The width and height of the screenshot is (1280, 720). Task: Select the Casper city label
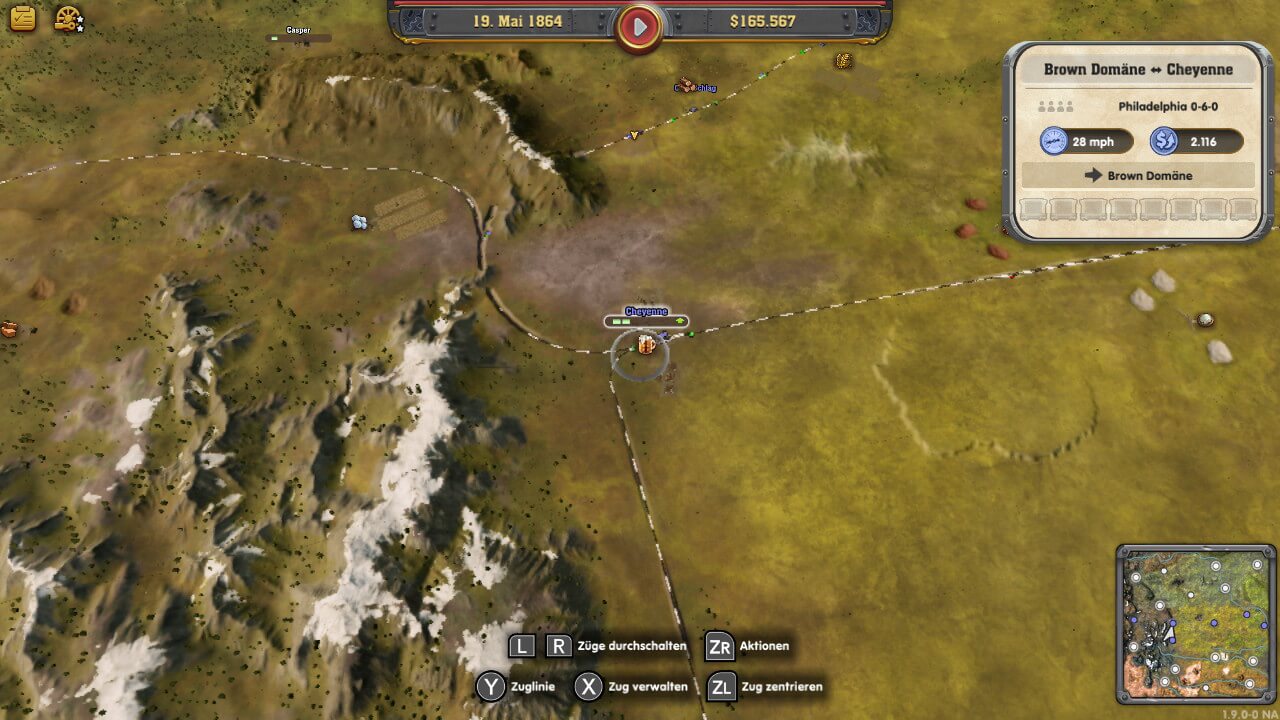coord(298,31)
